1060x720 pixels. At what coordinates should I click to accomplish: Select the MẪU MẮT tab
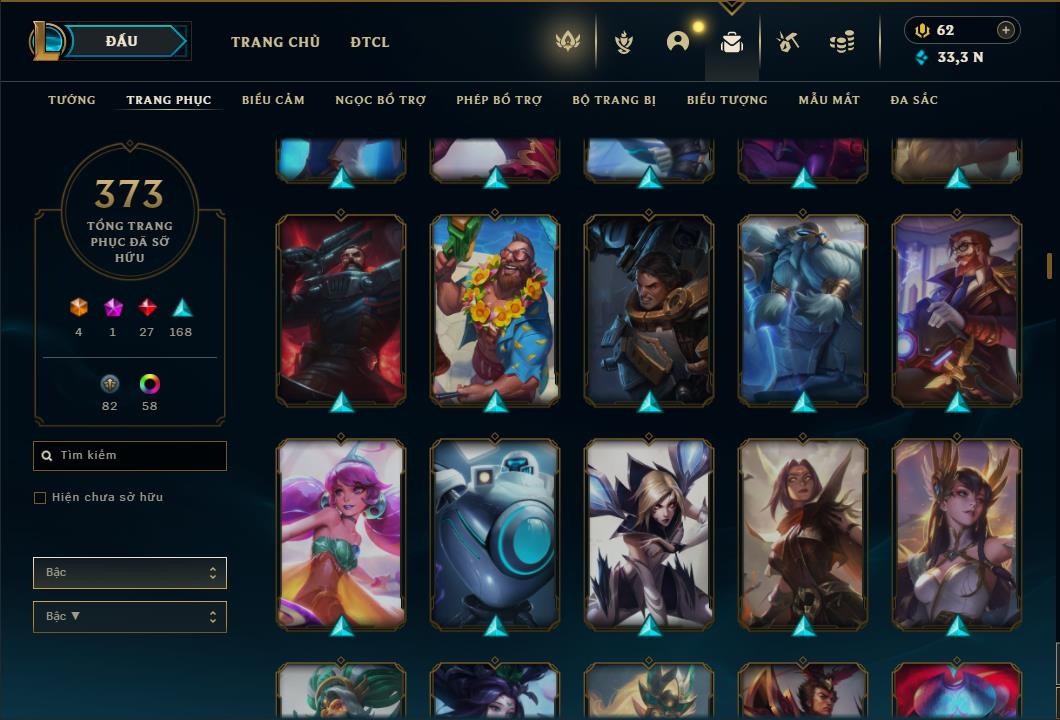(x=829, y=100)
